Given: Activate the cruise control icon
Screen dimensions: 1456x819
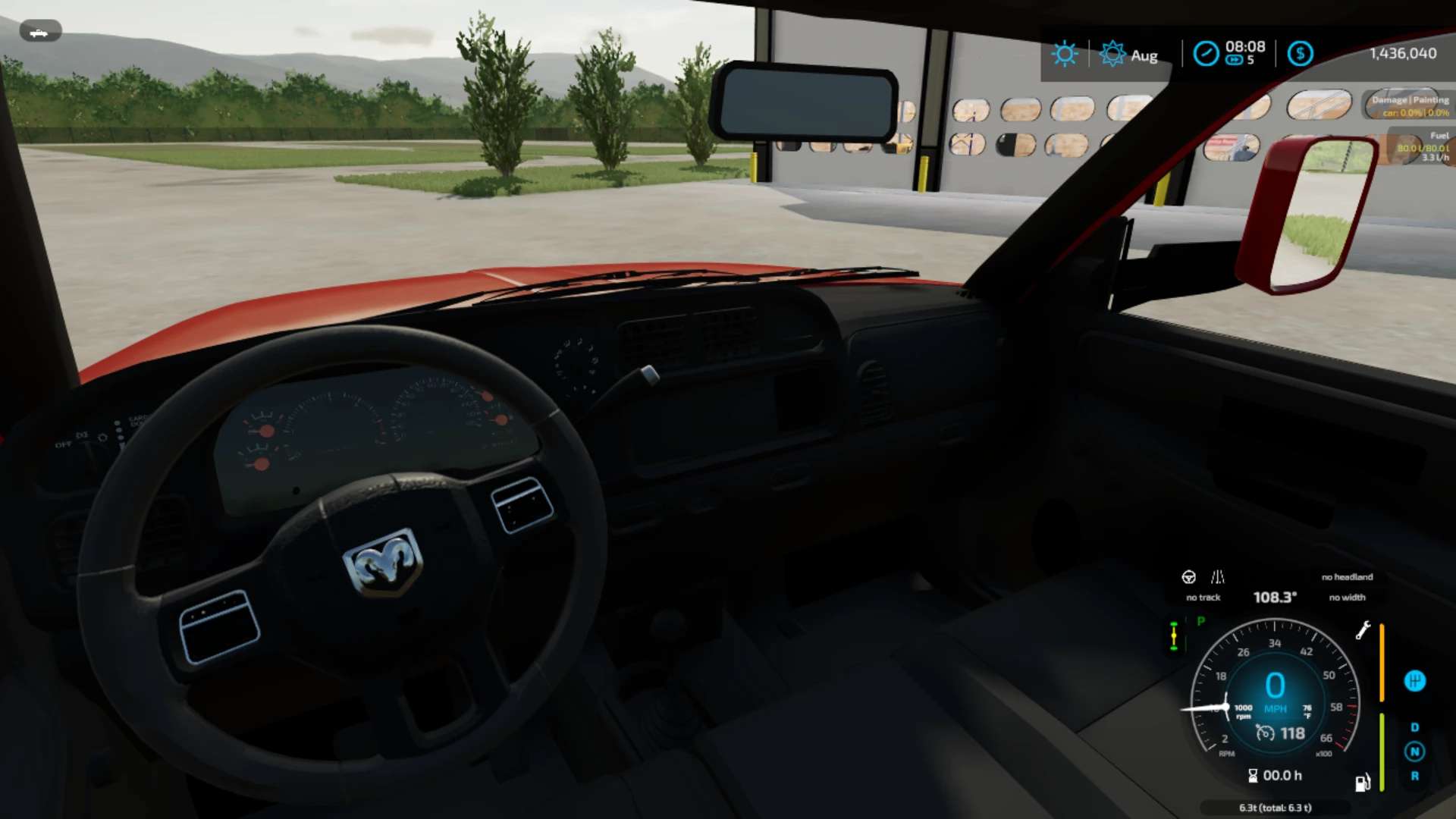Looking at the screenshot, I should click(x=1265, y=733).
